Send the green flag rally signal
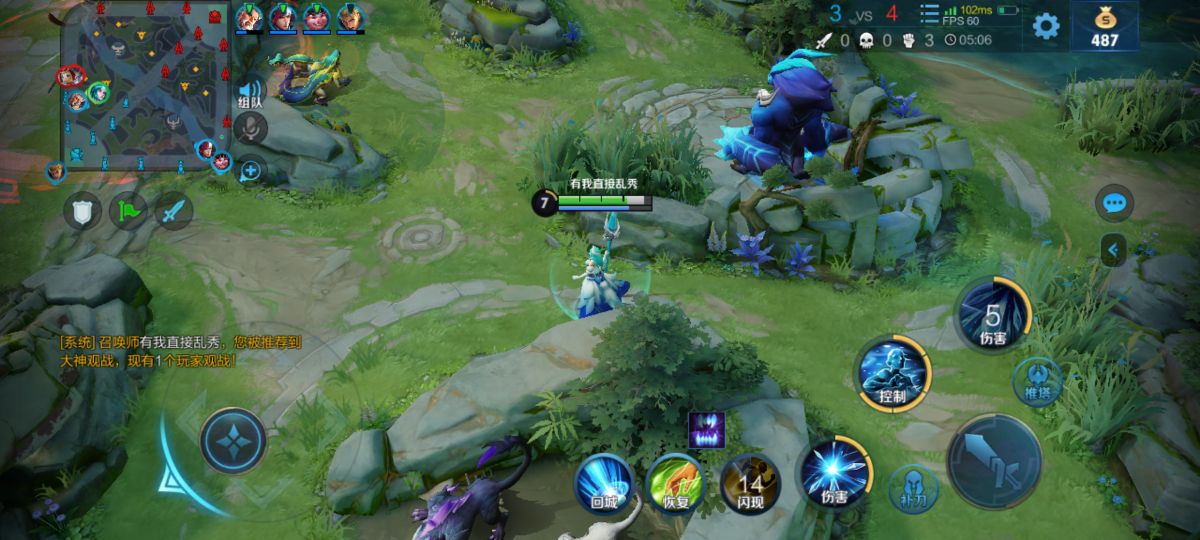This screenshot has height=540, width=1200. [x=128, y=211]
